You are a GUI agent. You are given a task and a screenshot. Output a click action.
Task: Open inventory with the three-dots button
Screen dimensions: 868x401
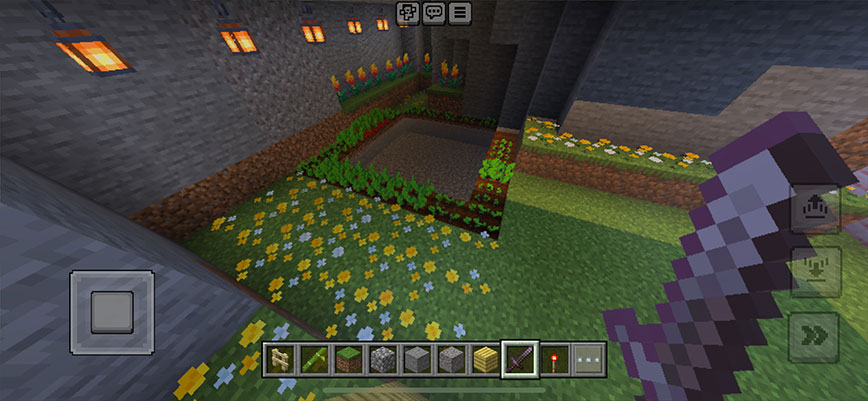tap(587, 359)
